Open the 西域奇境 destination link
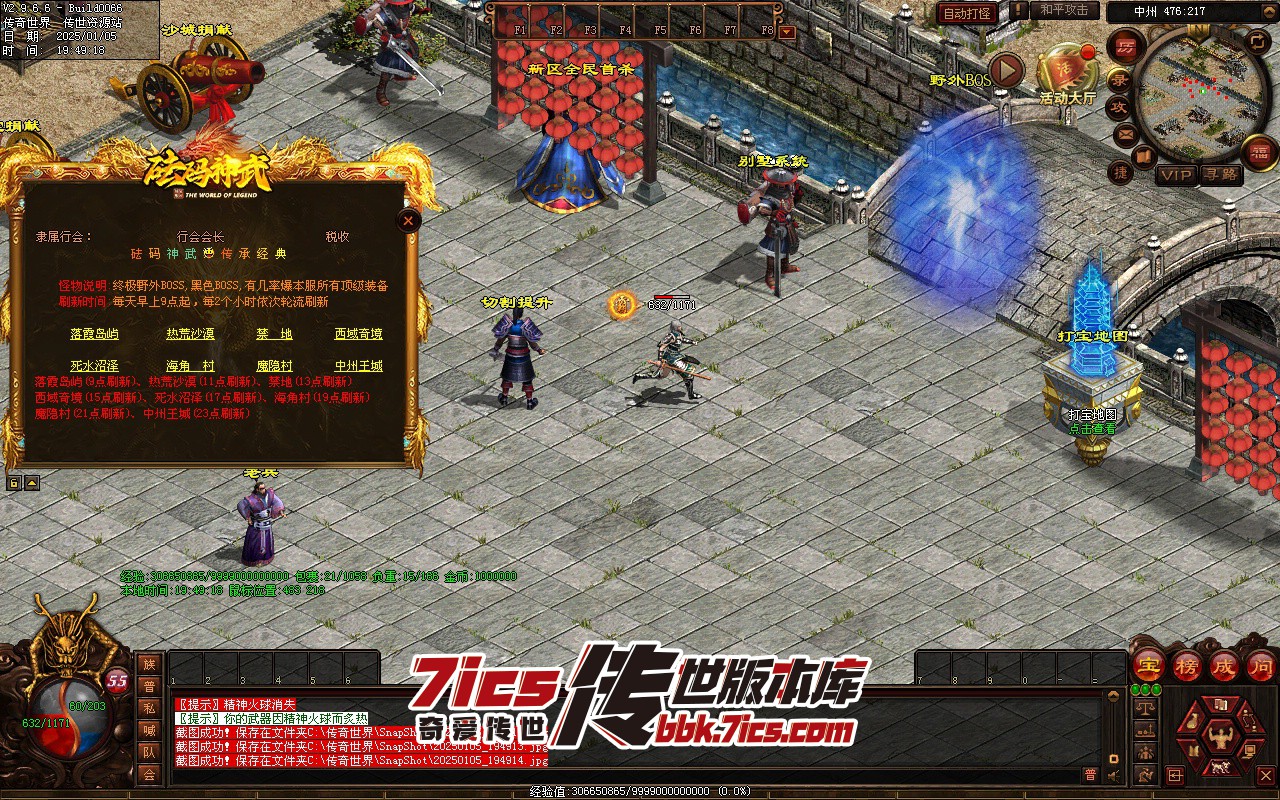Image resolution: width=1280 pixels, height=800 pixels. (358, 334)
